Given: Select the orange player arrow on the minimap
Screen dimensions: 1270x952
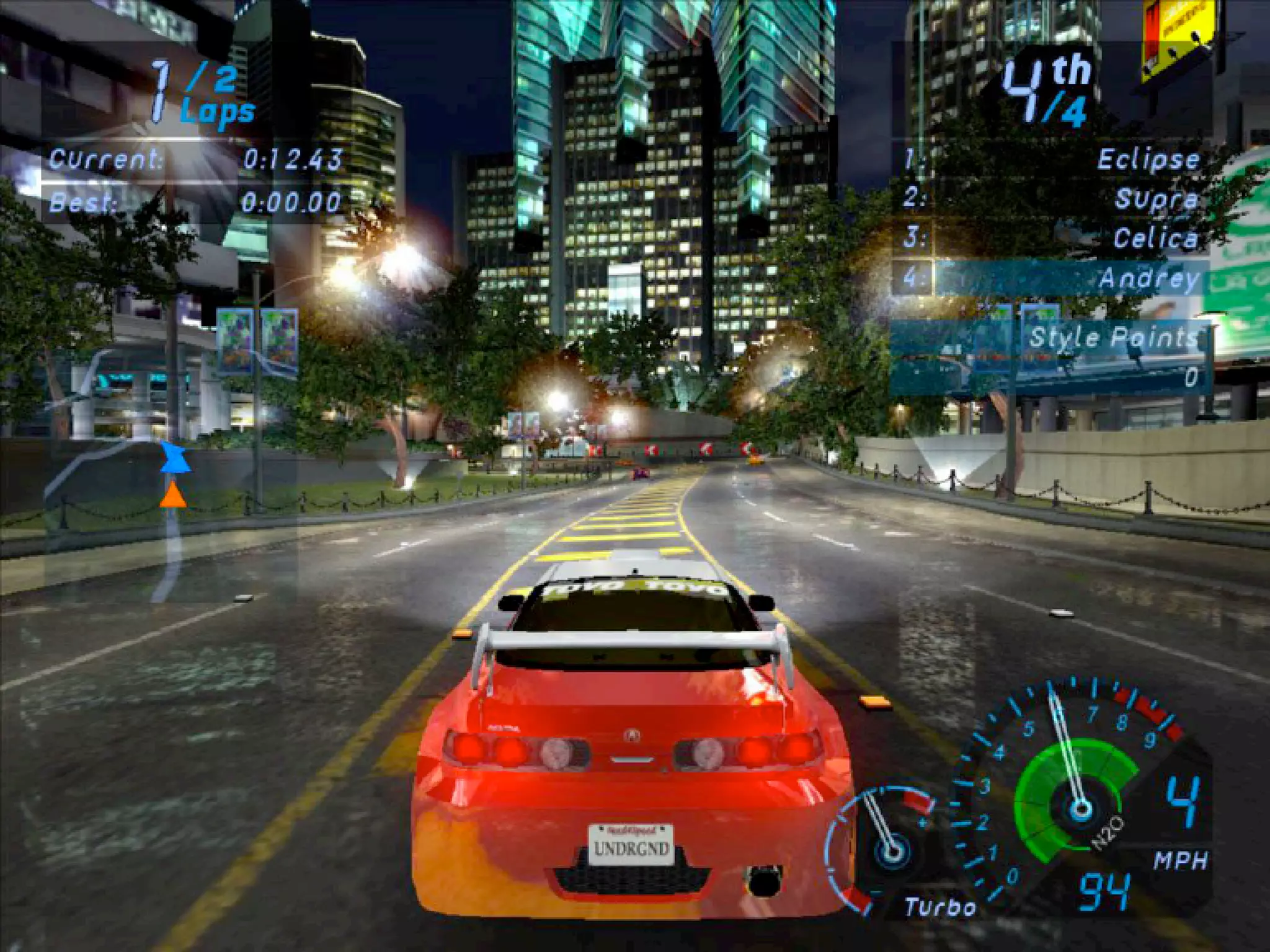Looking at the screenshot, I should 173,496.
